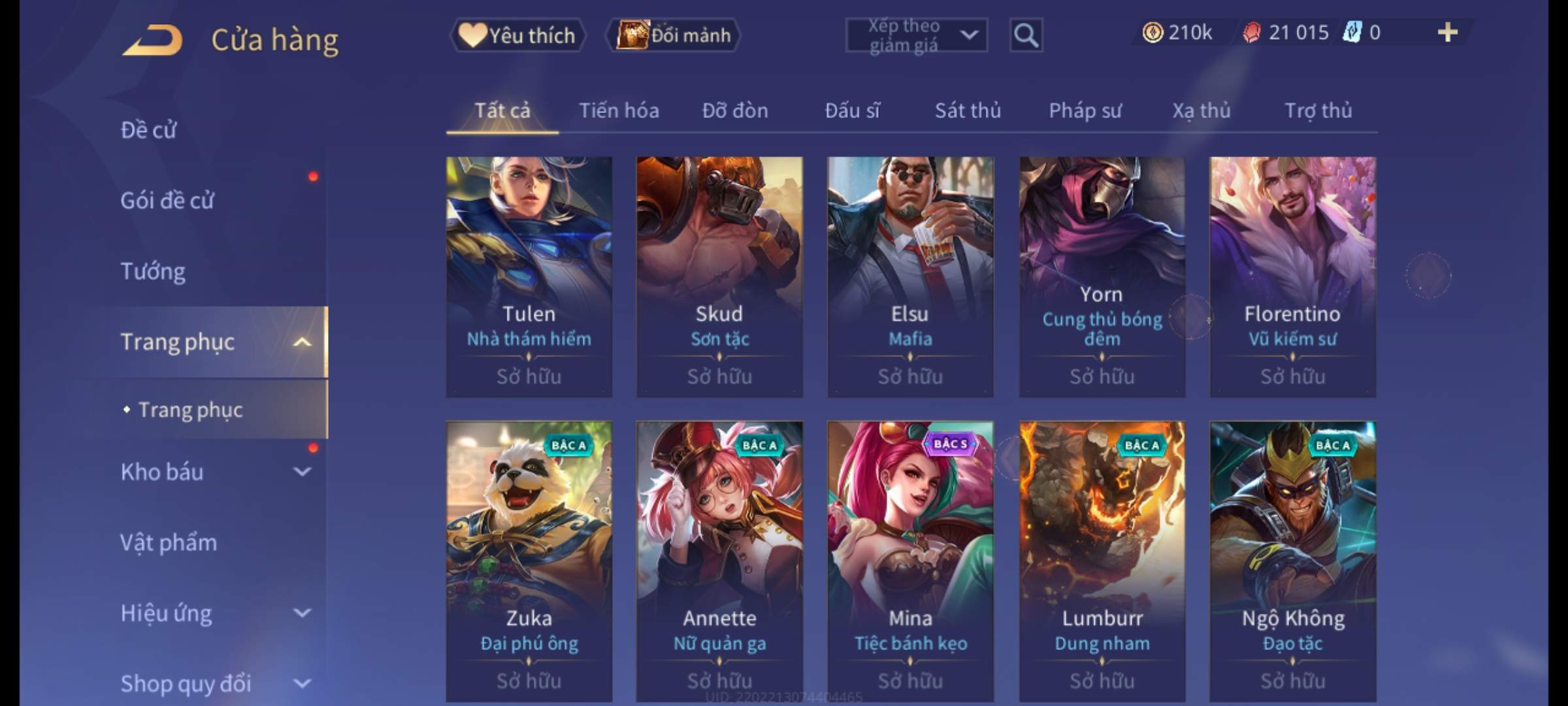
Task: Click the magnifying glass search button
Action: (1026, 35)
